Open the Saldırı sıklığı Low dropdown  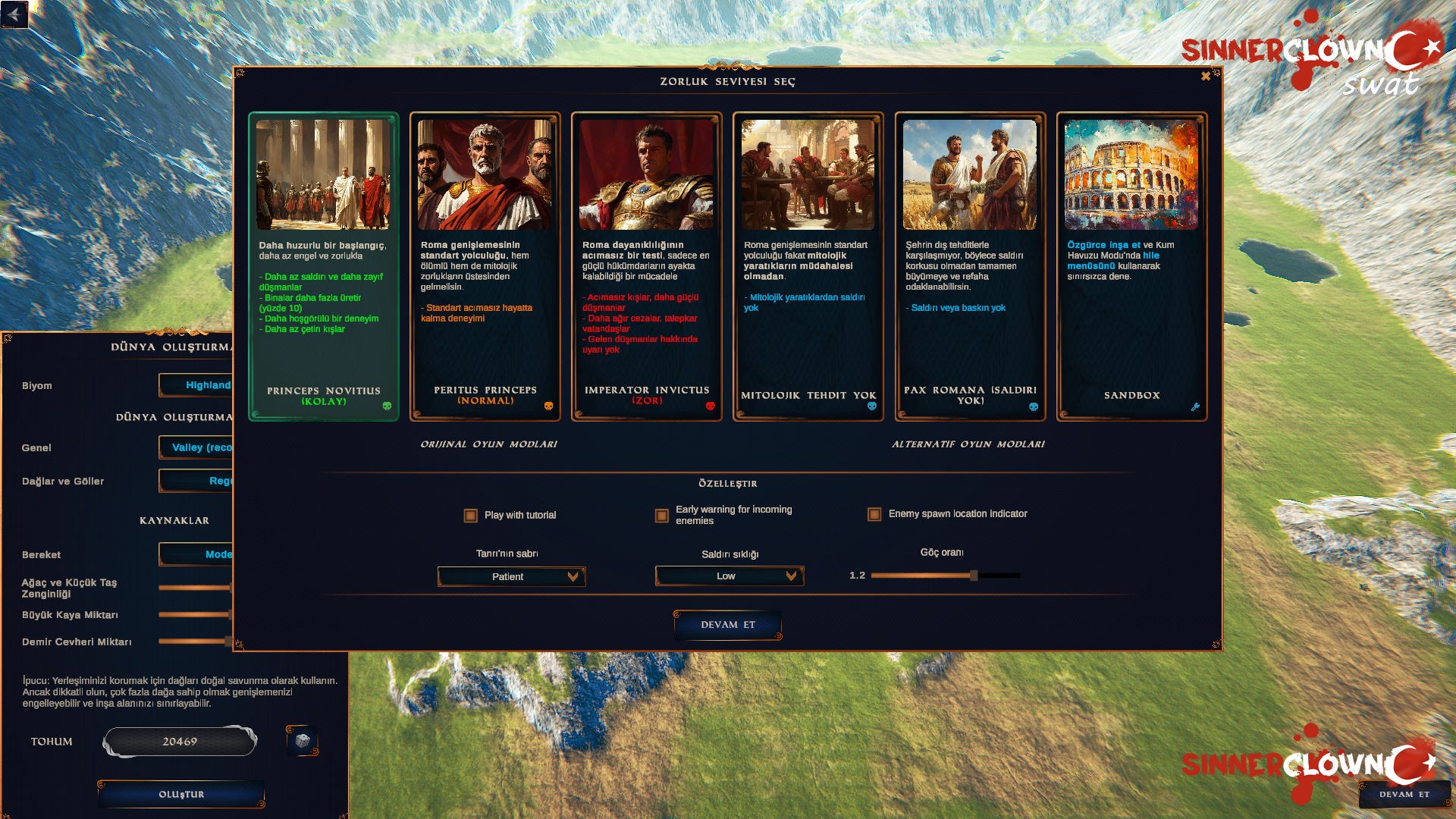click(x=729, y=576)
